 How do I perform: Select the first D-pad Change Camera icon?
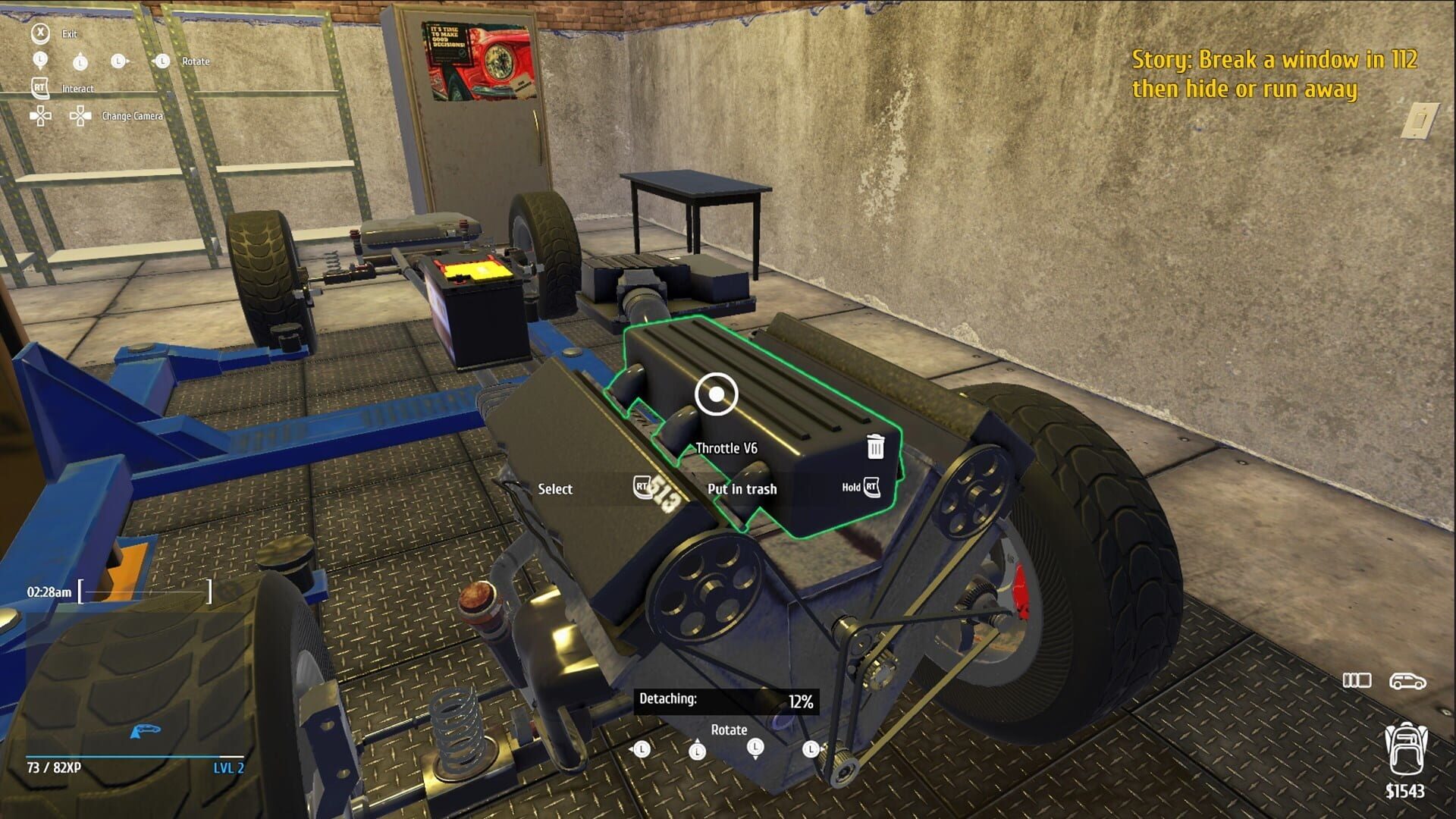(42, 115)
